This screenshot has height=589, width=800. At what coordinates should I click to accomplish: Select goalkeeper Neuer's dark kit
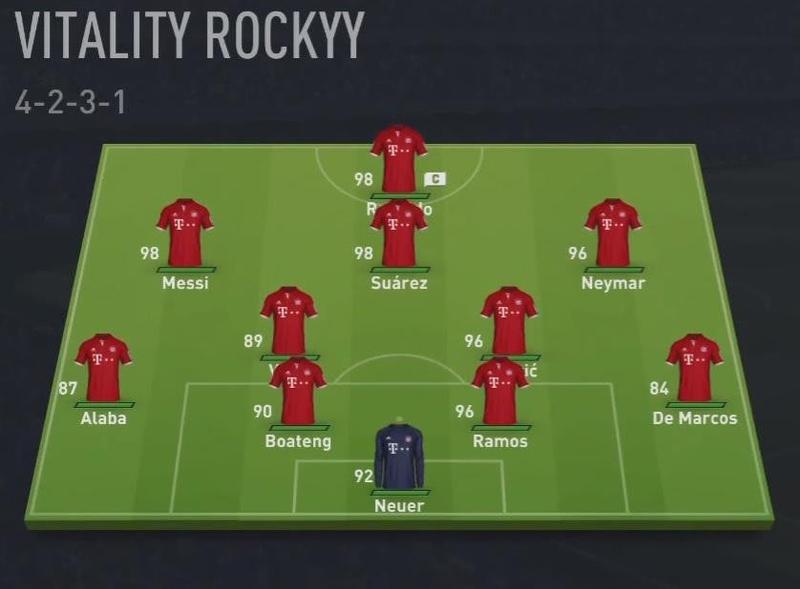pos(399,457)
